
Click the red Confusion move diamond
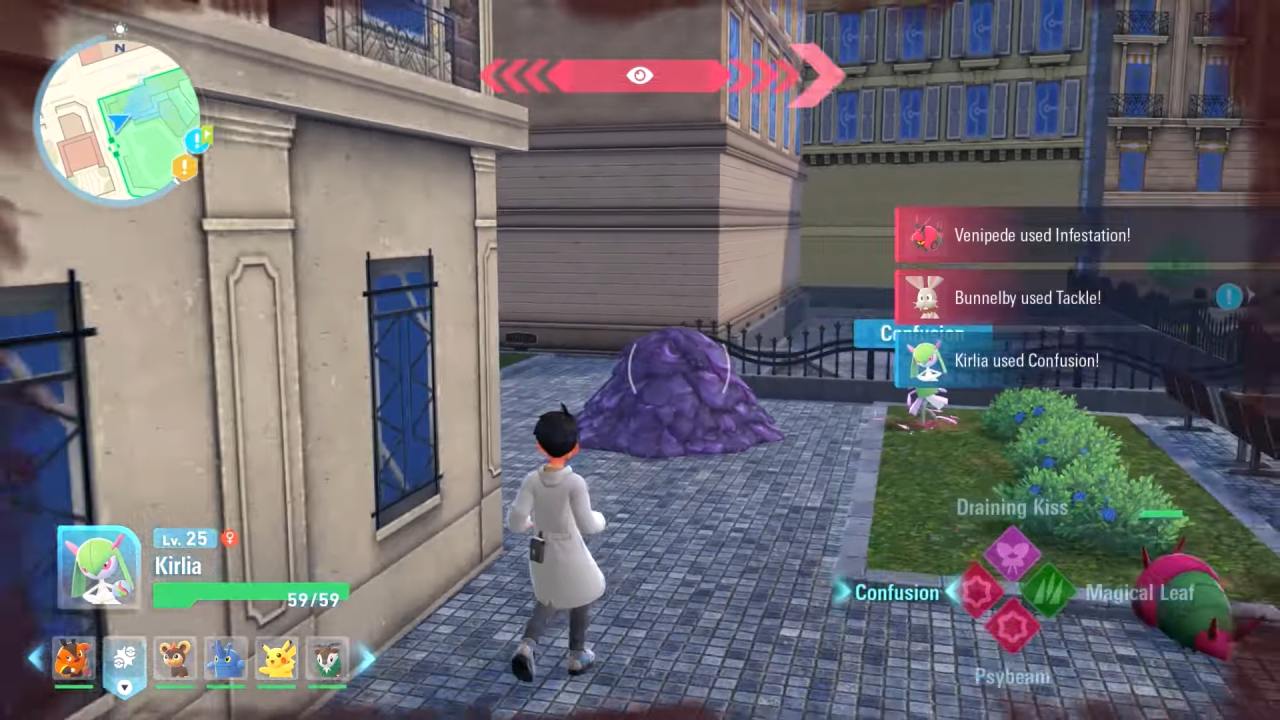click(x=977, y=591)
